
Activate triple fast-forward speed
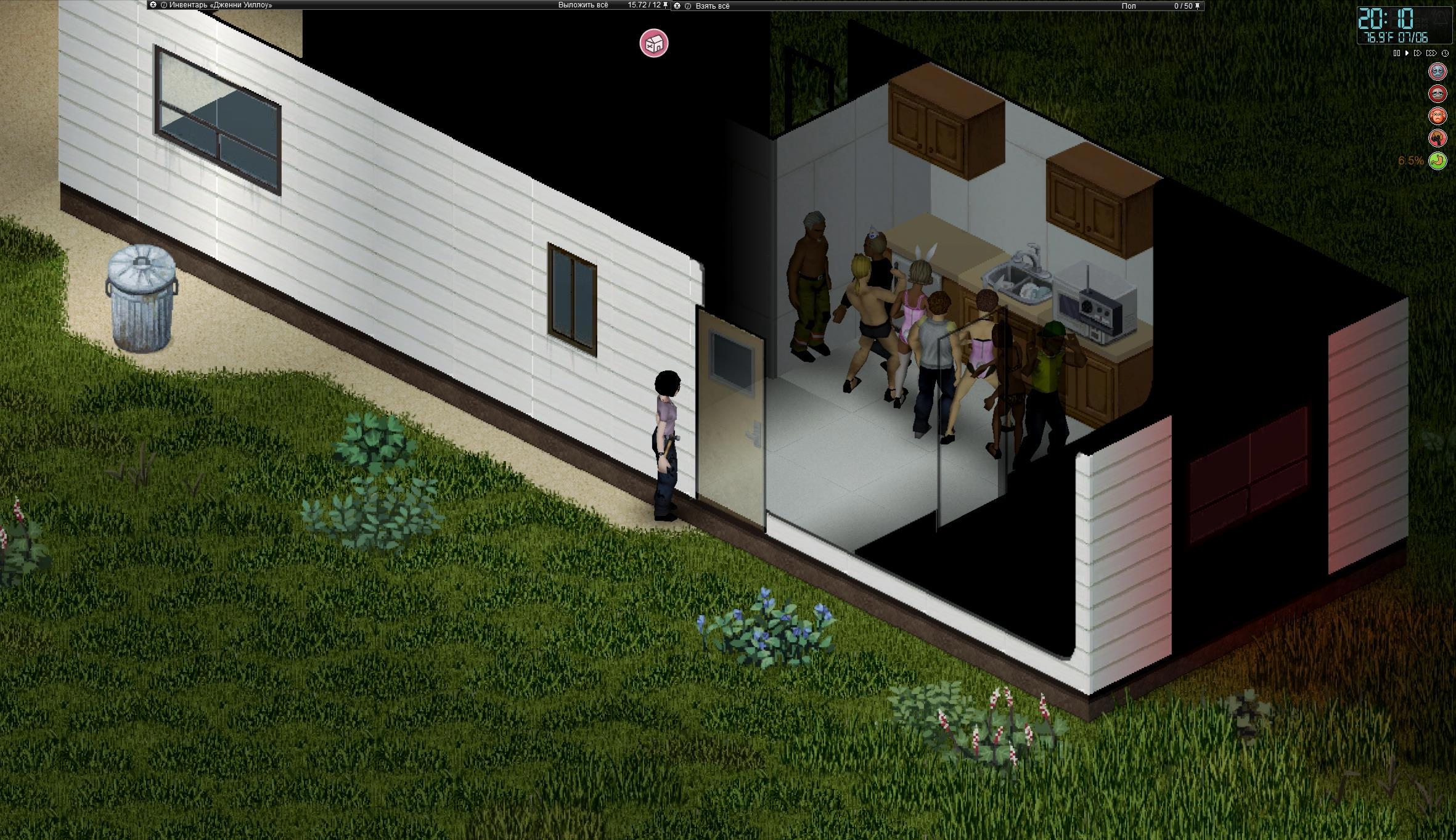tap(1431, 54)
